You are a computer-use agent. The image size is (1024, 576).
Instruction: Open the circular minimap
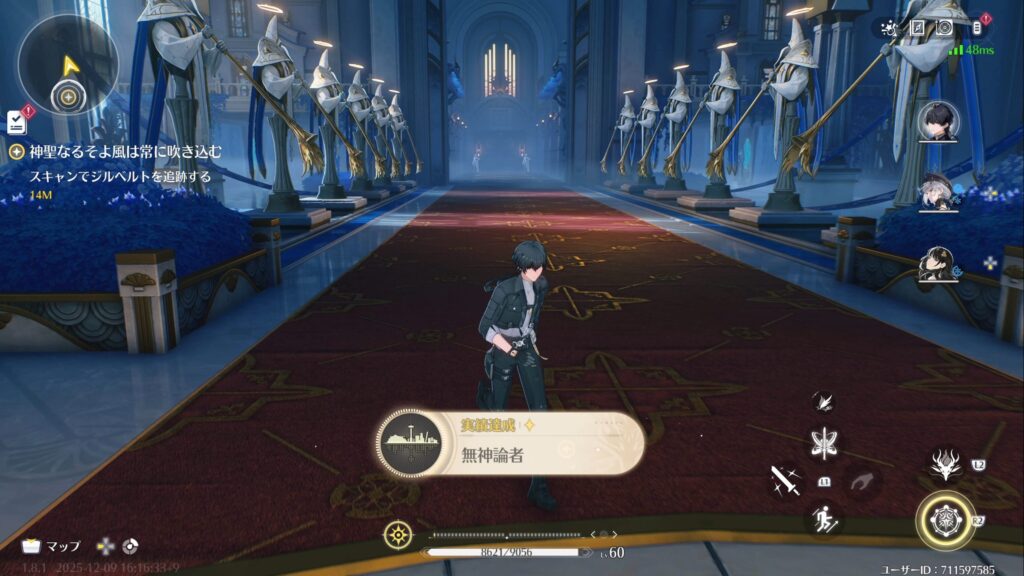[x=68, y=63]
